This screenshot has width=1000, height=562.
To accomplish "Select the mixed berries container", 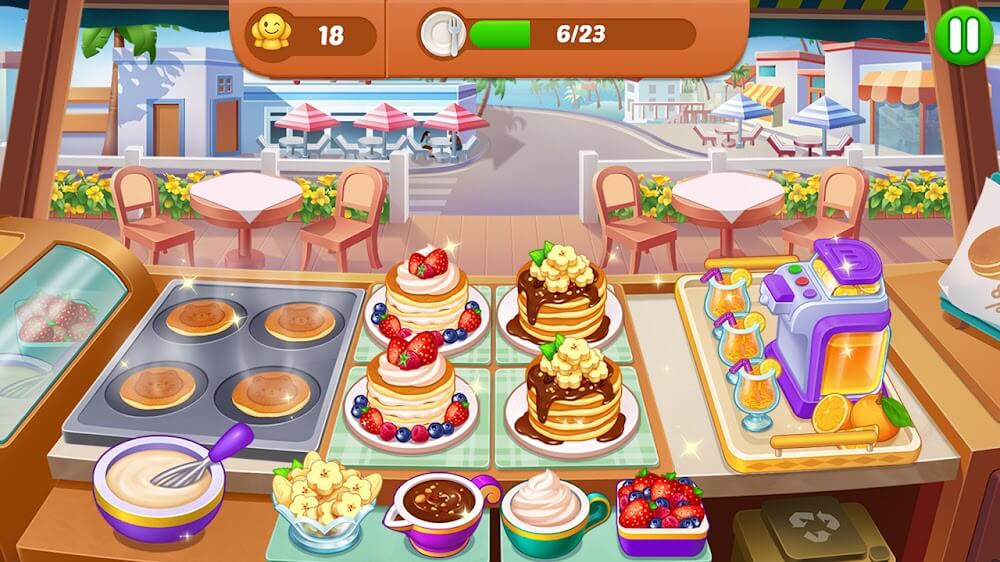I will tap(660, 512).
